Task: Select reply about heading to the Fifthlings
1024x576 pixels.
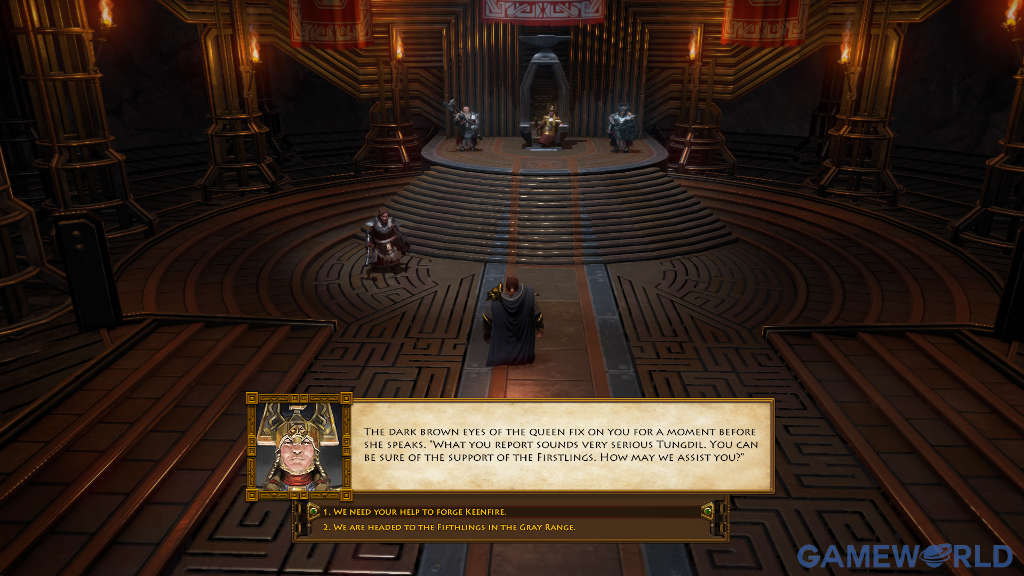Action: [x=448, y=527]
